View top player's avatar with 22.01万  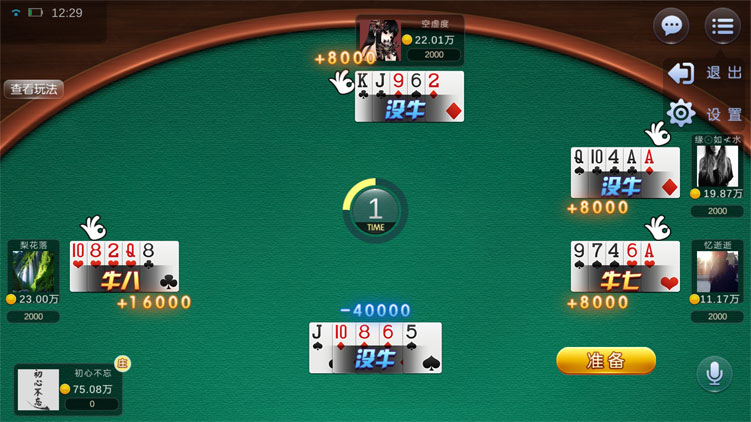click(x=379, y=40)
